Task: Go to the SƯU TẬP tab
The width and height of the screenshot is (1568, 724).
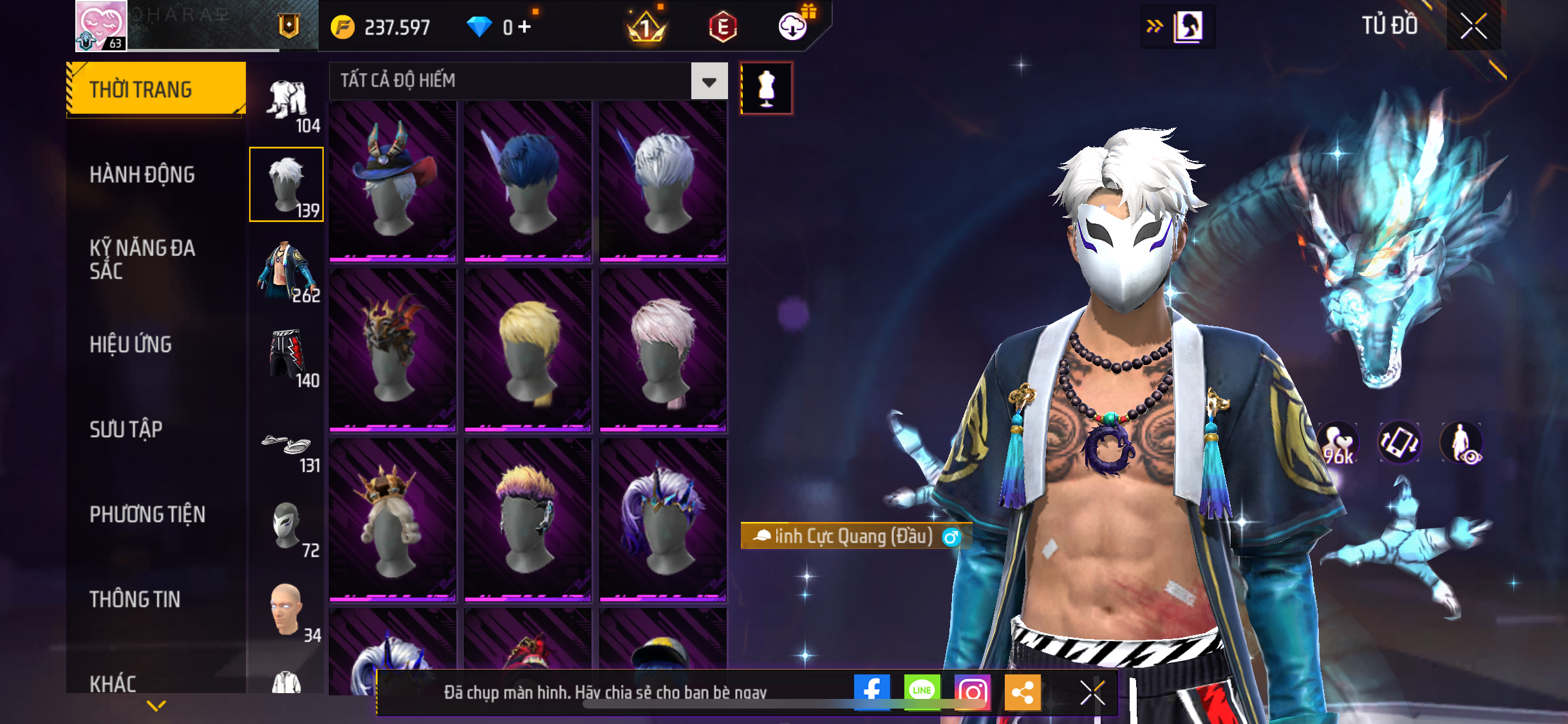Action: (x=126, y=429)
